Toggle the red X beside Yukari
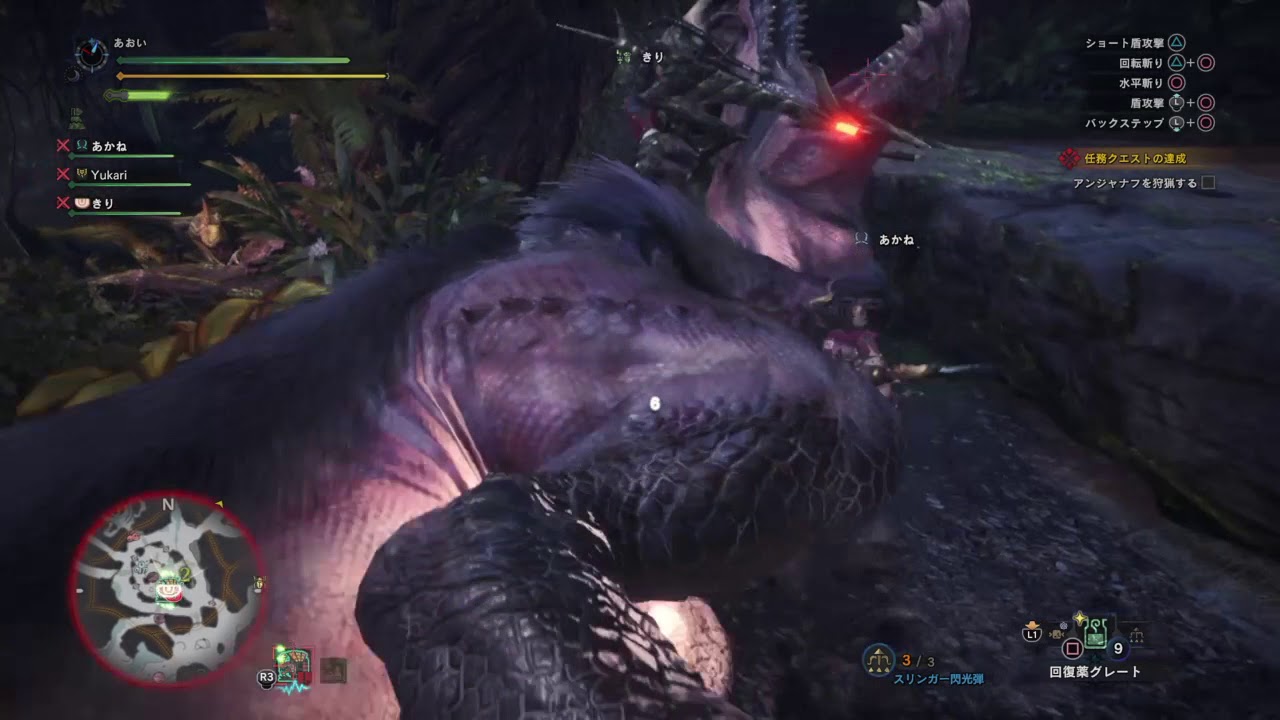 [64, 174]
